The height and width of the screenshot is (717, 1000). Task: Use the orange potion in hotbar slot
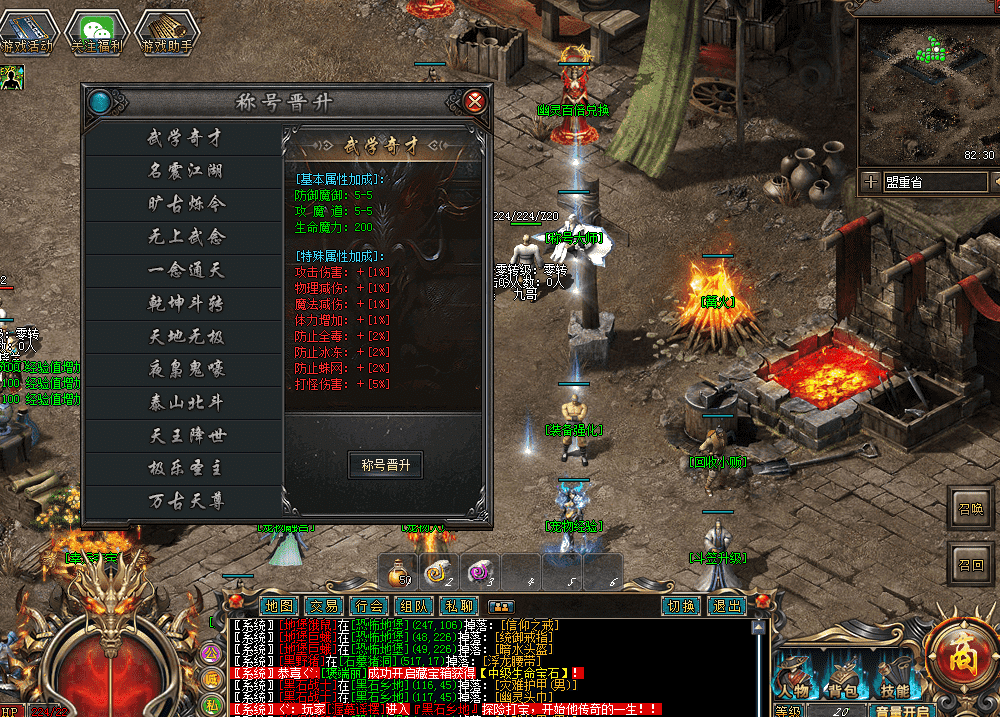[402, 572]
